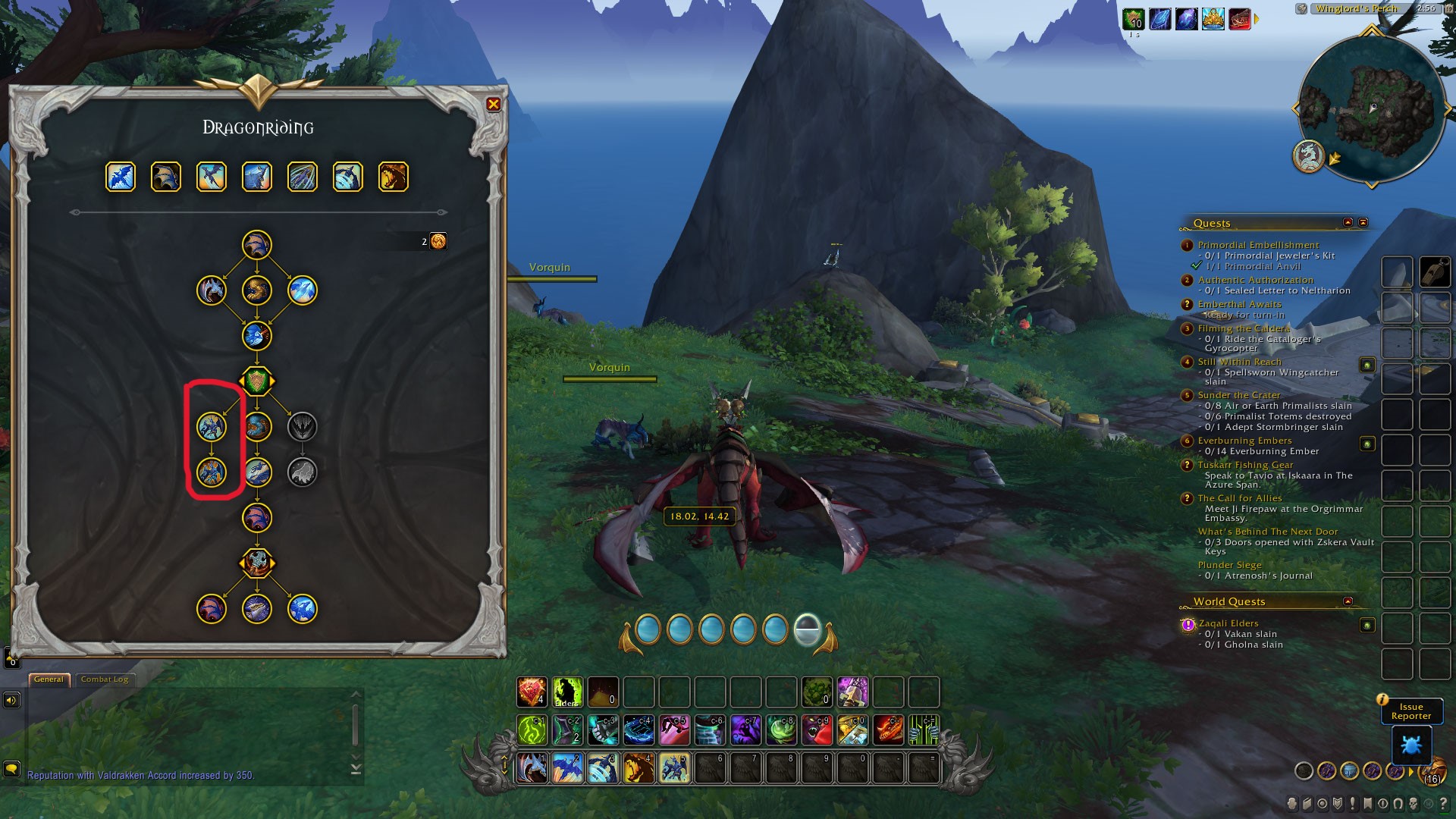Collapse the World Quests tracker section
This screenshot has height=819, width=1456.
[1348, 601]
